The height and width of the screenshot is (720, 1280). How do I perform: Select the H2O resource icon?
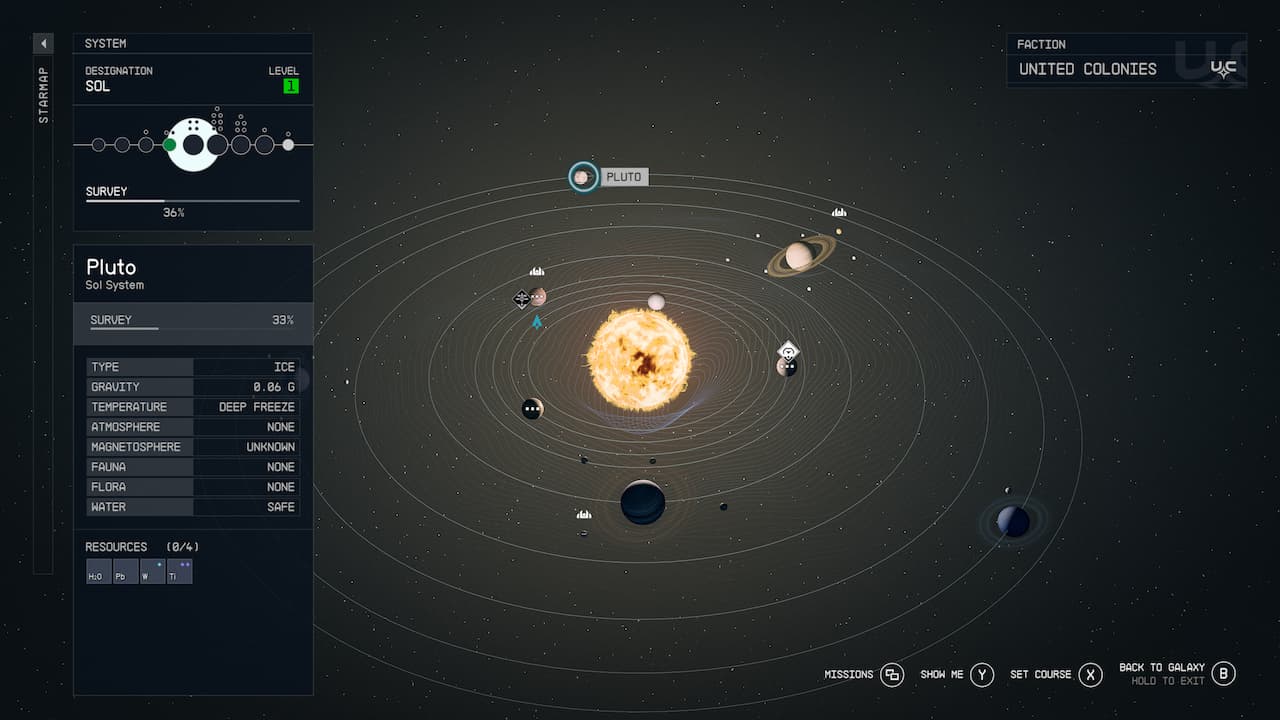[97, 571]
